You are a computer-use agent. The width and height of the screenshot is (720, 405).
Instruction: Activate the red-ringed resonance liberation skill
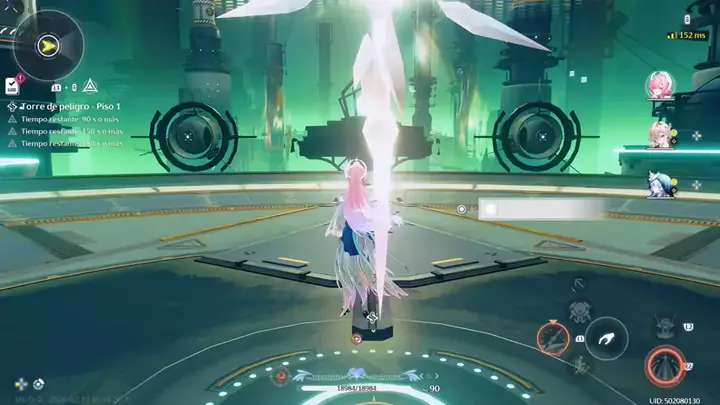tap(663, 366)
